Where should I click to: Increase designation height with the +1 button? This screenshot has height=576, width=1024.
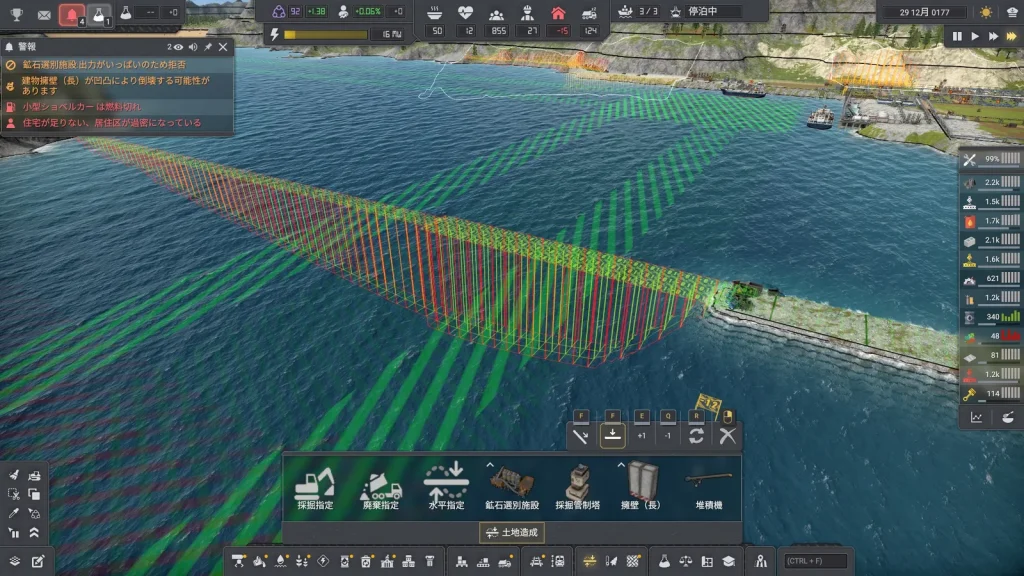[641, 435]
